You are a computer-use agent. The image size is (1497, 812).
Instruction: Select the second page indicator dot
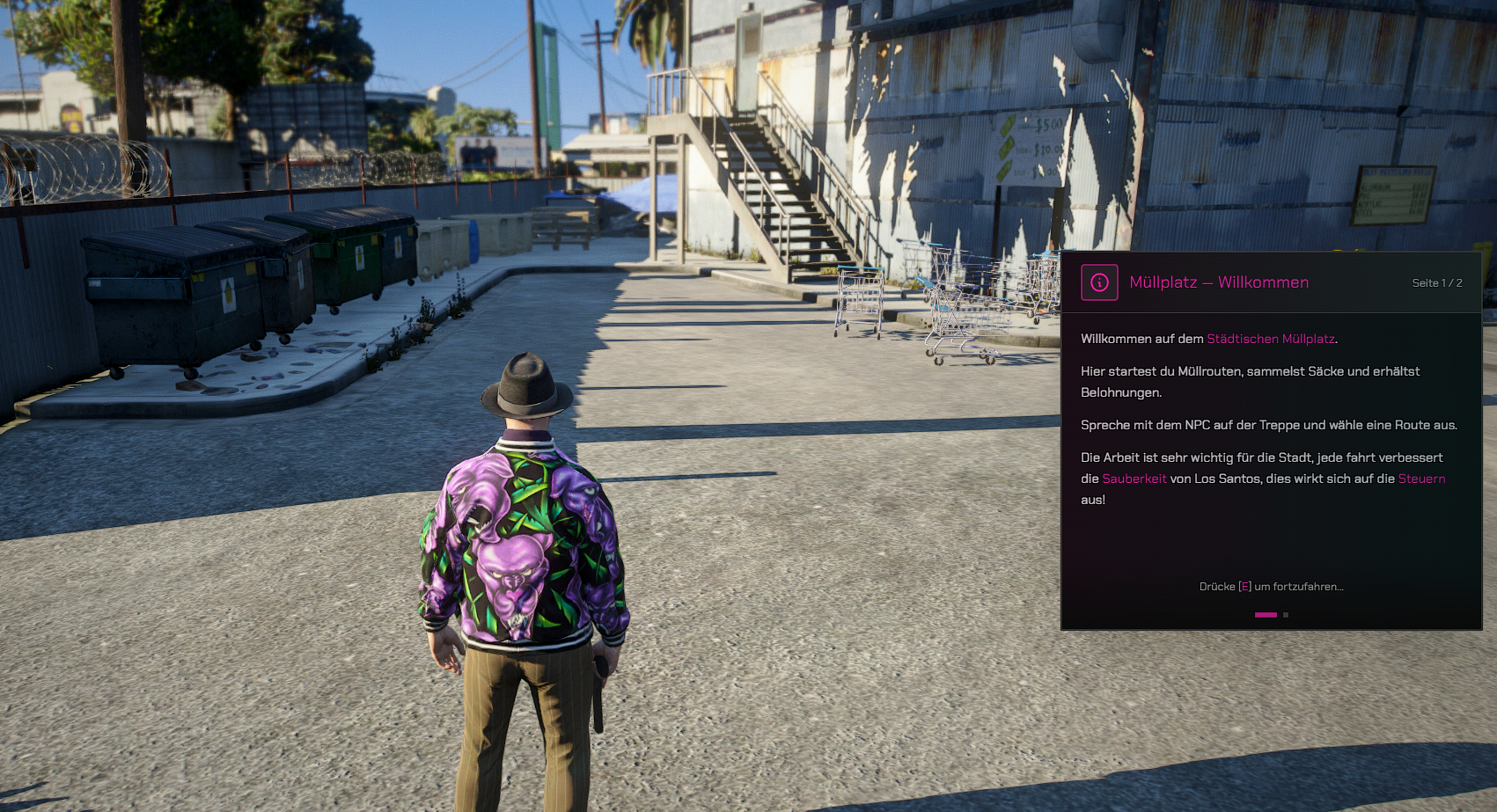point(1286,615)
